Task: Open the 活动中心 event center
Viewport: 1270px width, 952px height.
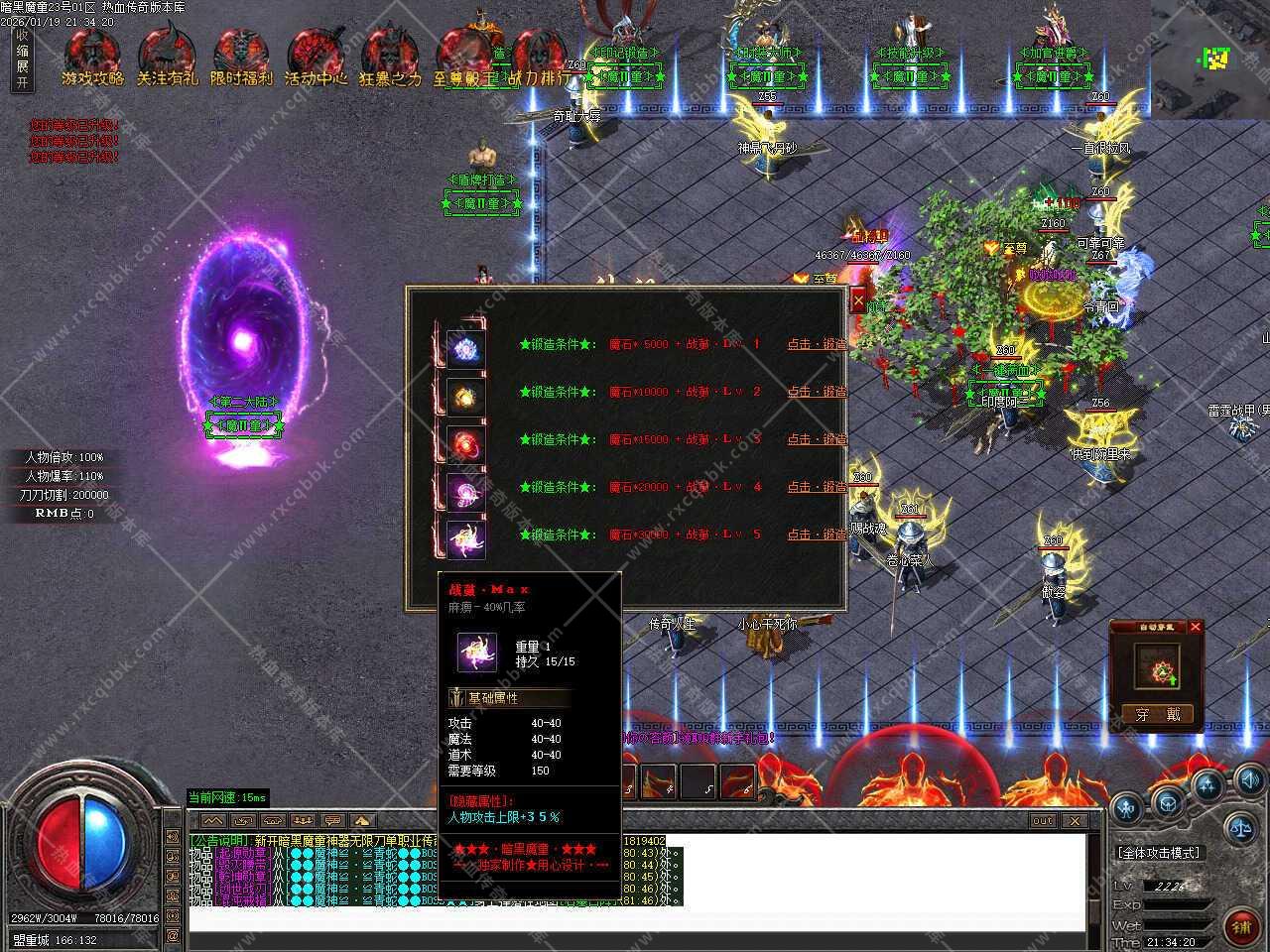Action: pyautogui.click(x=316, y=58)
